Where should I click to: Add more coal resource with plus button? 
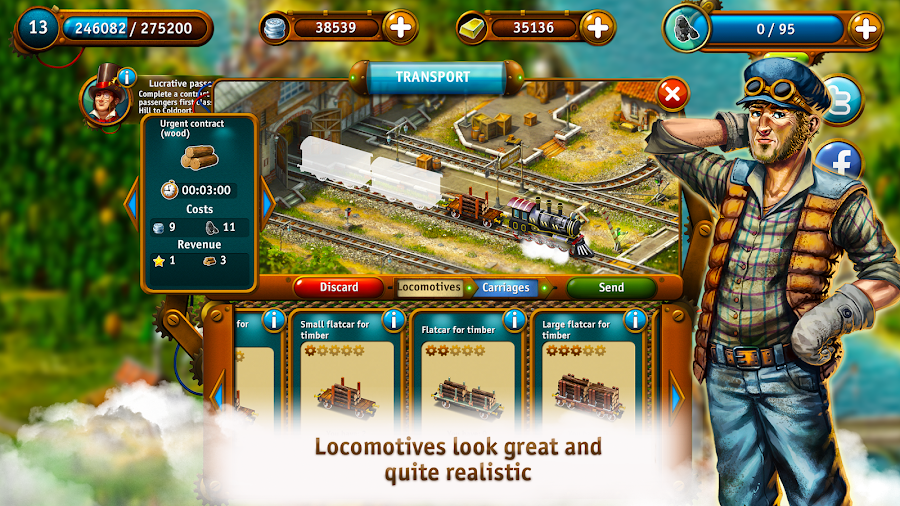click(x=864, y=28)
